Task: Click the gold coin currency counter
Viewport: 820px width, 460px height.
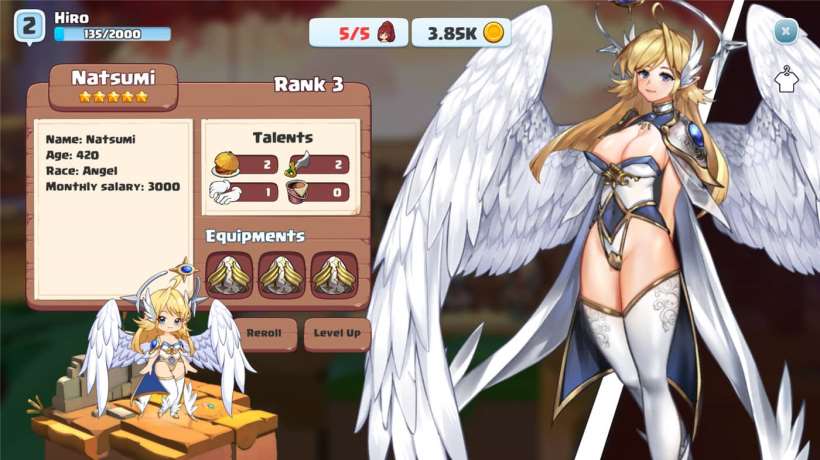Action: coord(461,33)
